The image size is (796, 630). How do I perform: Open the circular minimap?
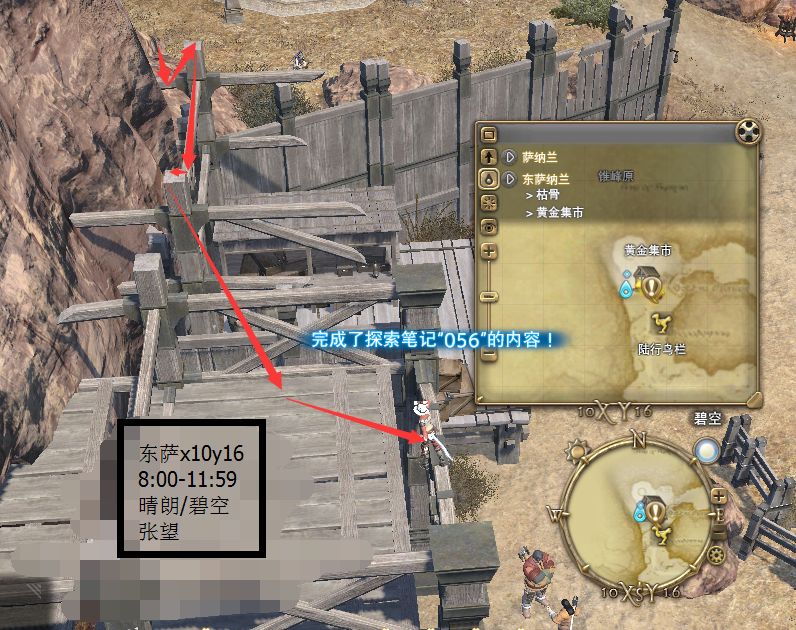tap(639, 515)
